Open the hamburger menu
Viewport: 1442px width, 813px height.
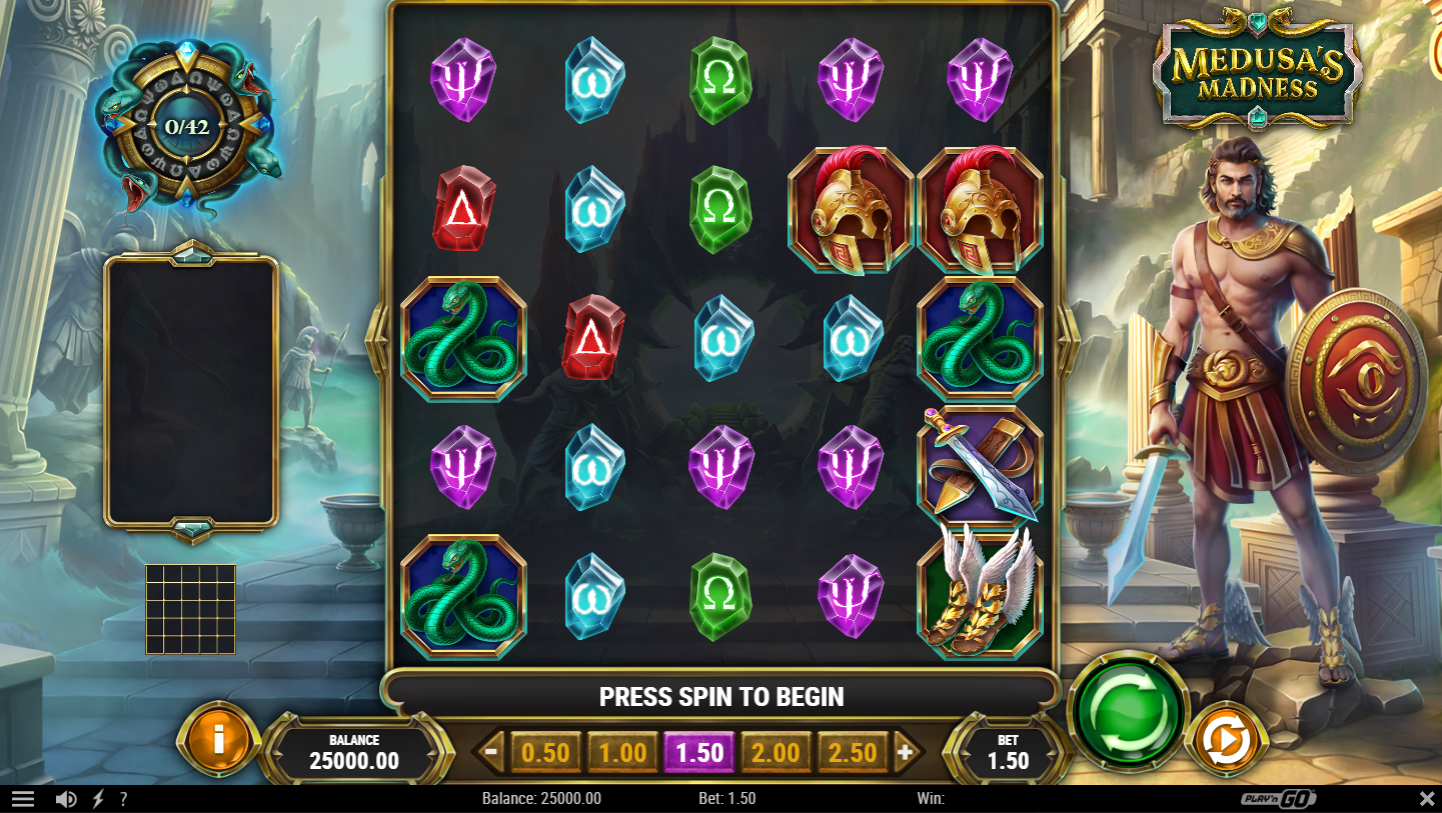tap(22, 797)
